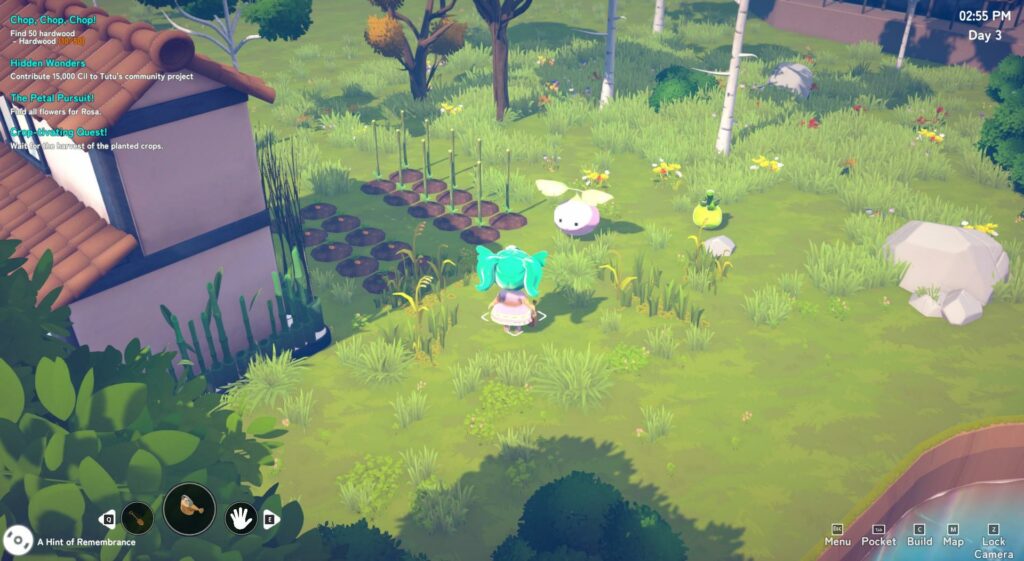The height and width of the screenshot is (561, 1024).
Task: Click the music disc icon
Action: pyautogui.click(x=17, y=541)
